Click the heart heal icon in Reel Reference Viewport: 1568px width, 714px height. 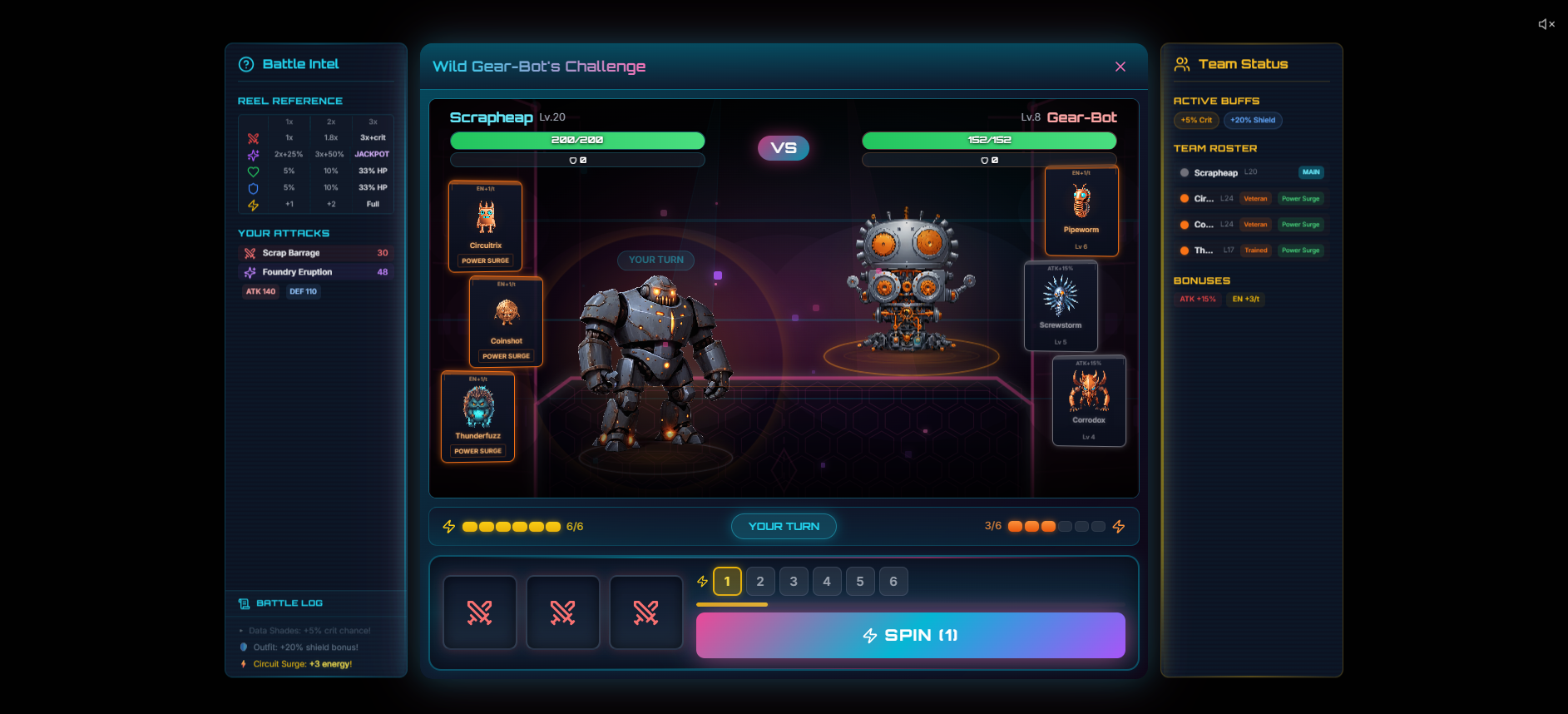(252, 171)
